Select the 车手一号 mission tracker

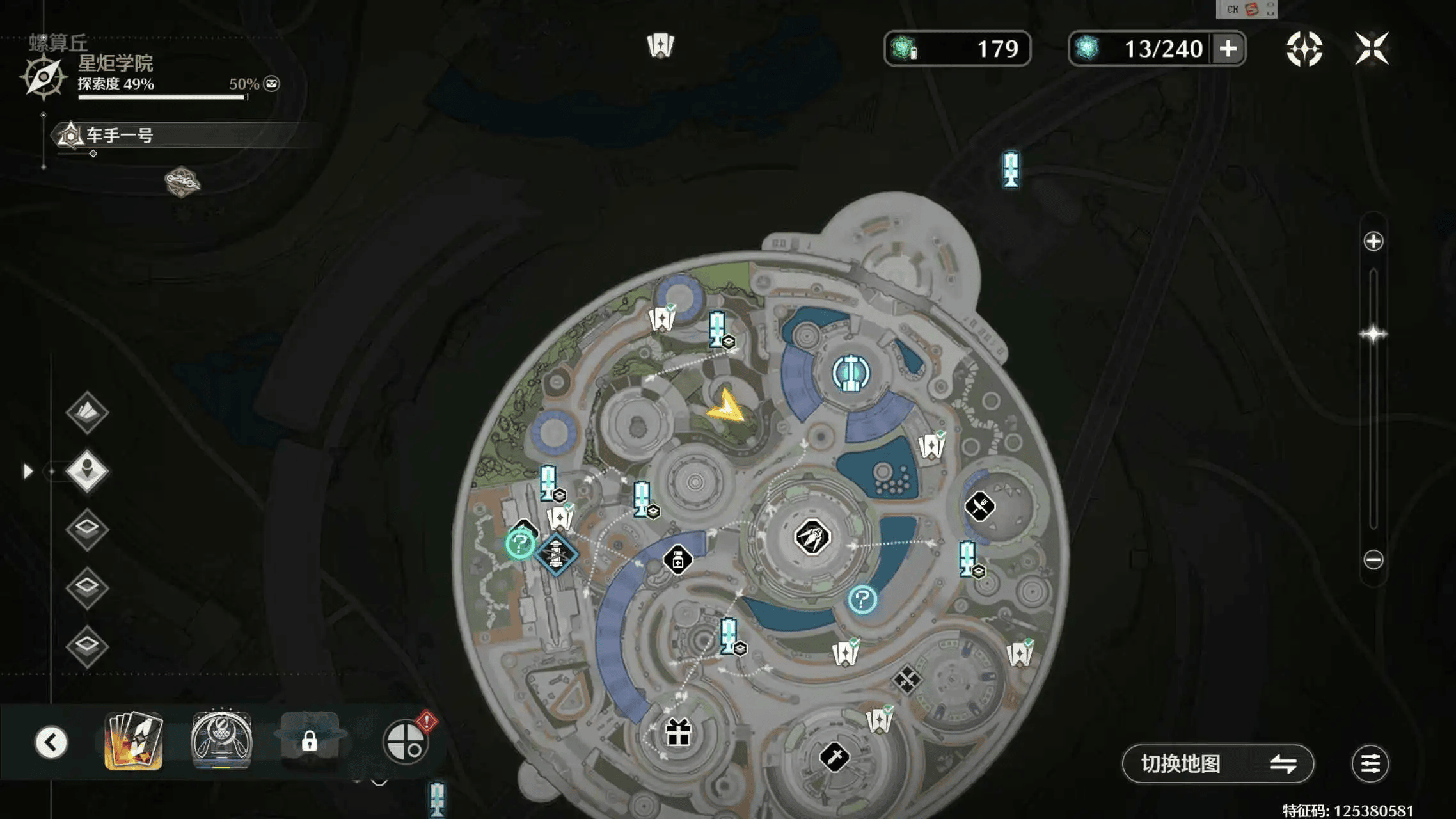click(120, 136)
